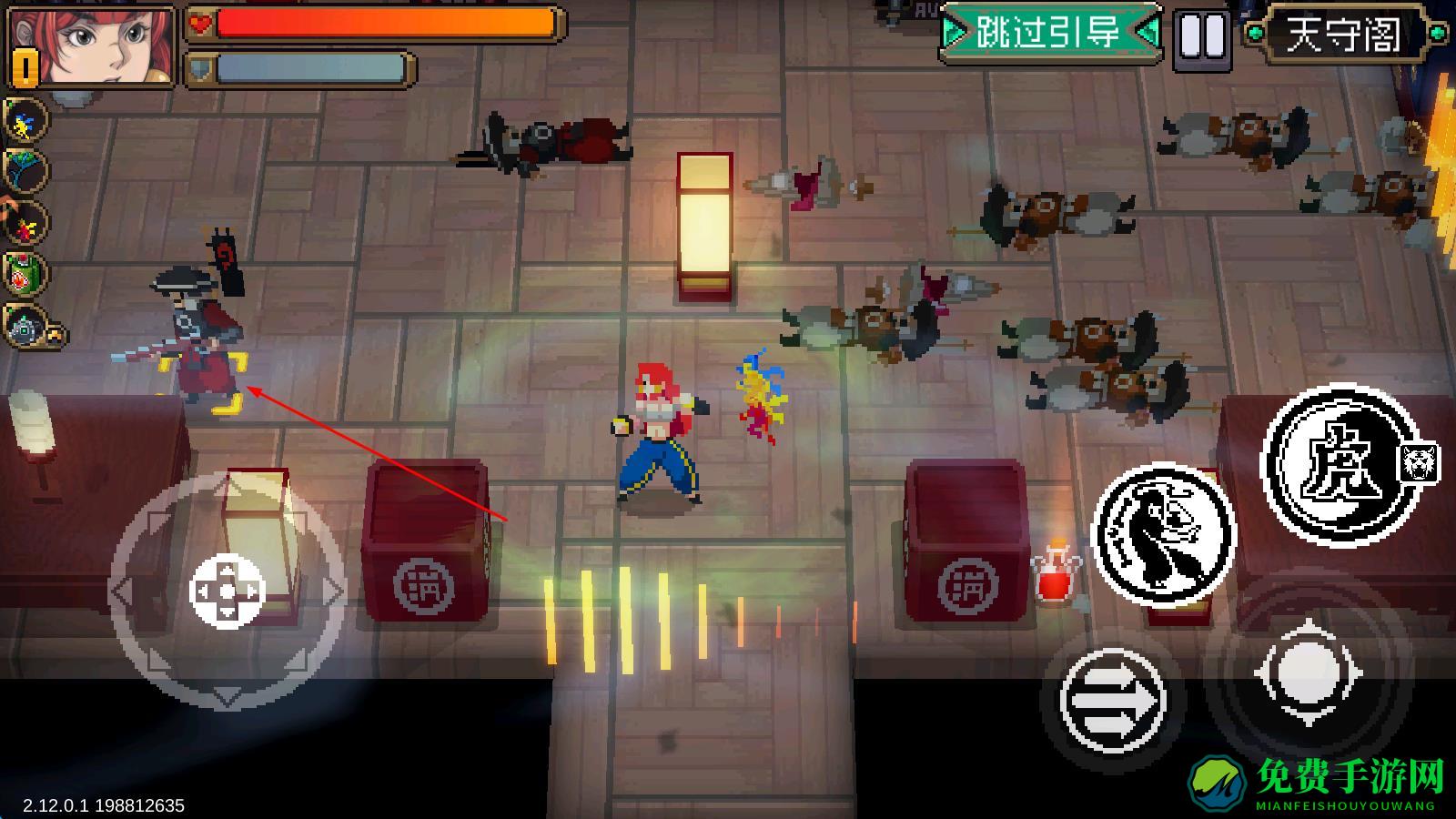Select the red and yellow bird relic icon
The width and height of the screenshot is (1456, 819).
25,222
